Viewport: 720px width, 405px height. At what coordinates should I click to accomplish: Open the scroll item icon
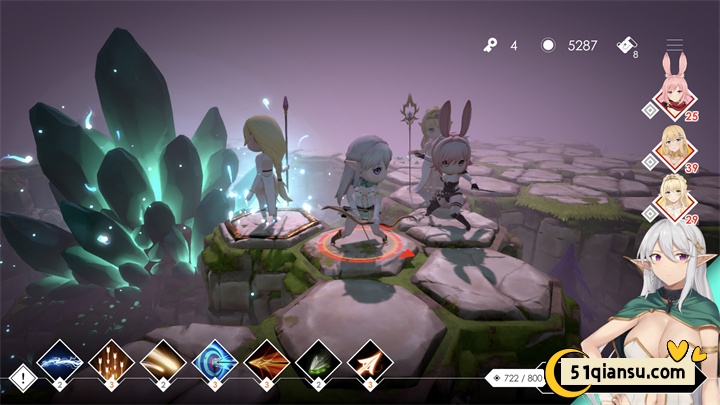pos(625,43)
